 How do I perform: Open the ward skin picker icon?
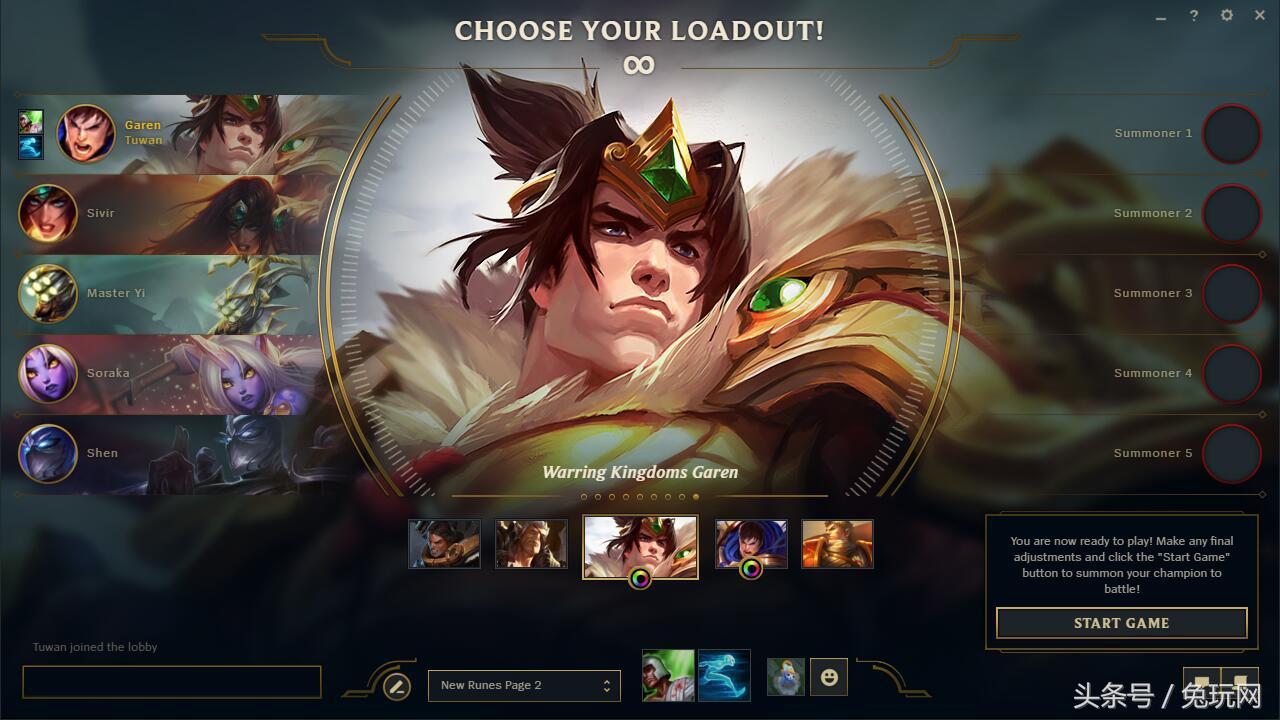coord(785,677)
